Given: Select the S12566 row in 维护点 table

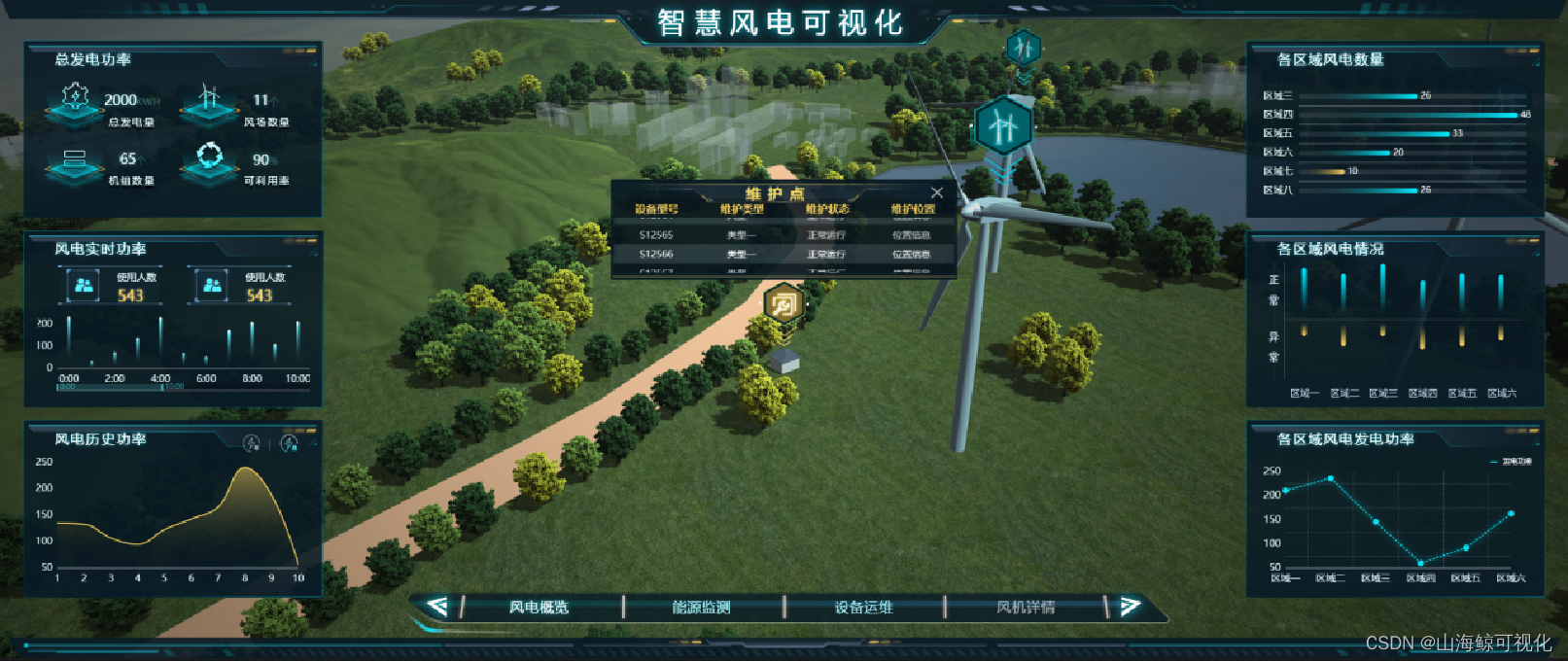Looking at the screenshot, I should pyautogui.click(x=784, y=255).
